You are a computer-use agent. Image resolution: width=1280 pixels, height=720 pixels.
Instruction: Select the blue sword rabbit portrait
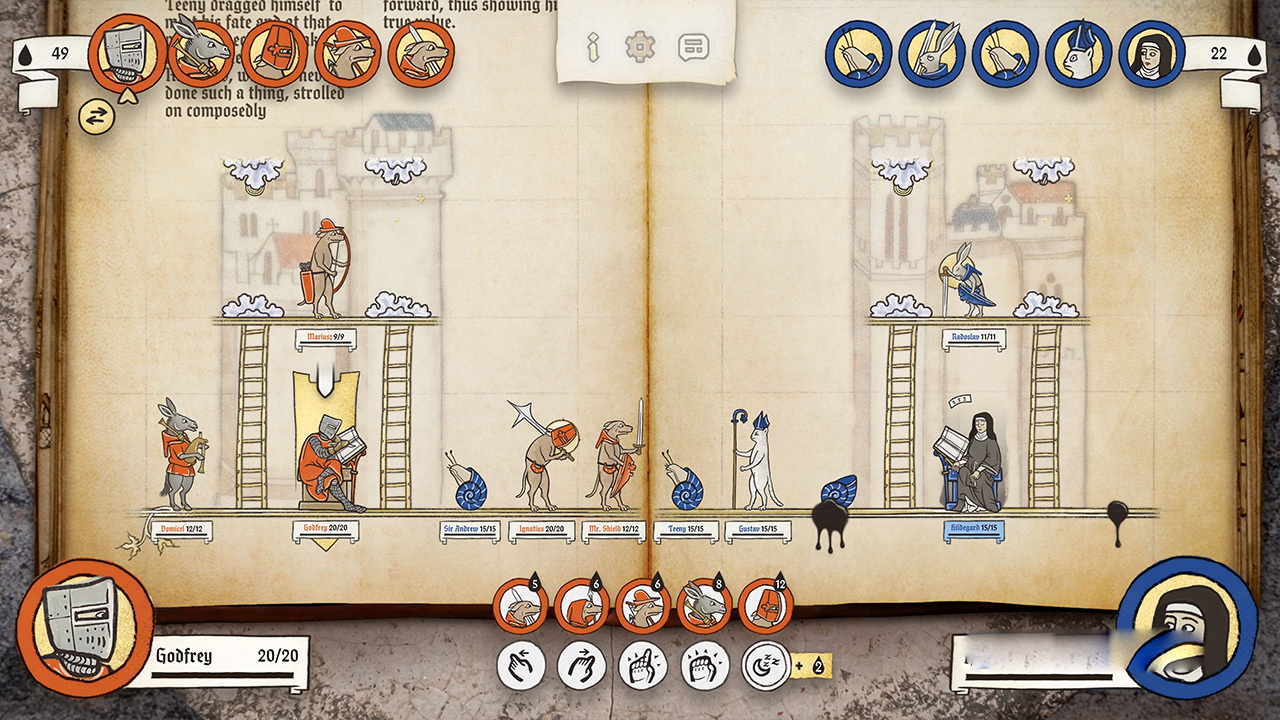click(931, 54)
